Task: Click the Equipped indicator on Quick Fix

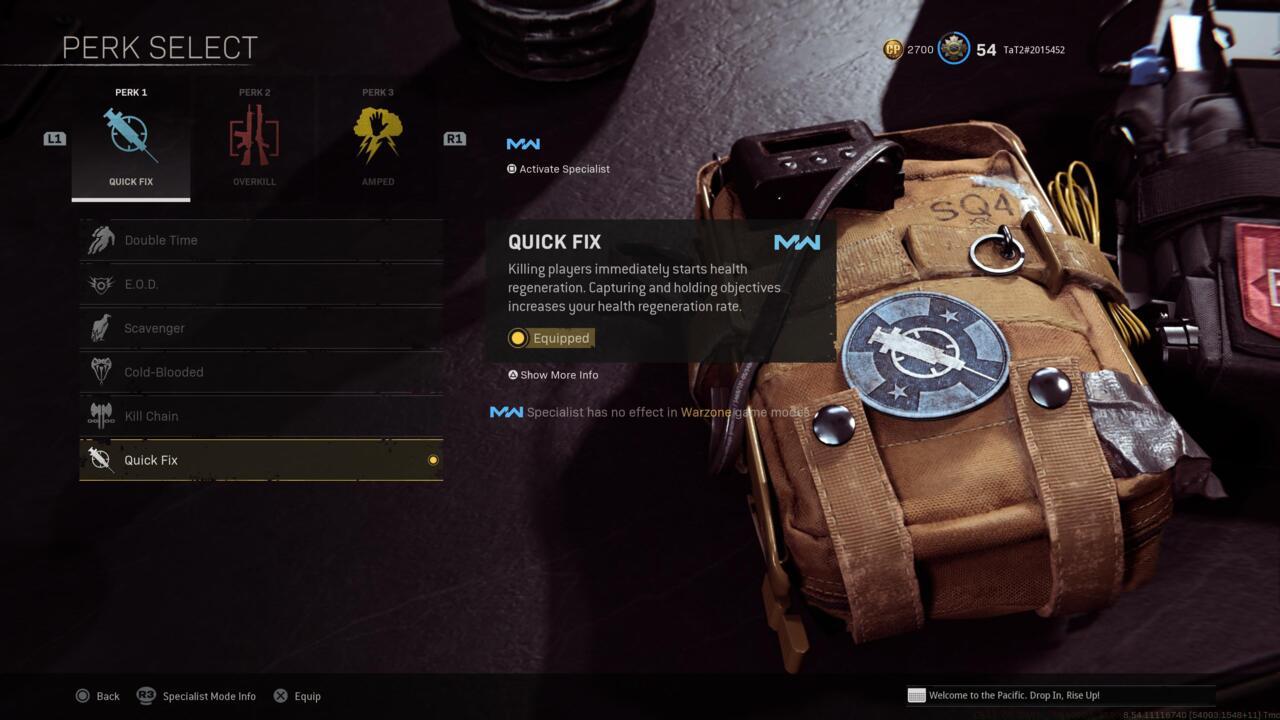Action: [548, 338]
